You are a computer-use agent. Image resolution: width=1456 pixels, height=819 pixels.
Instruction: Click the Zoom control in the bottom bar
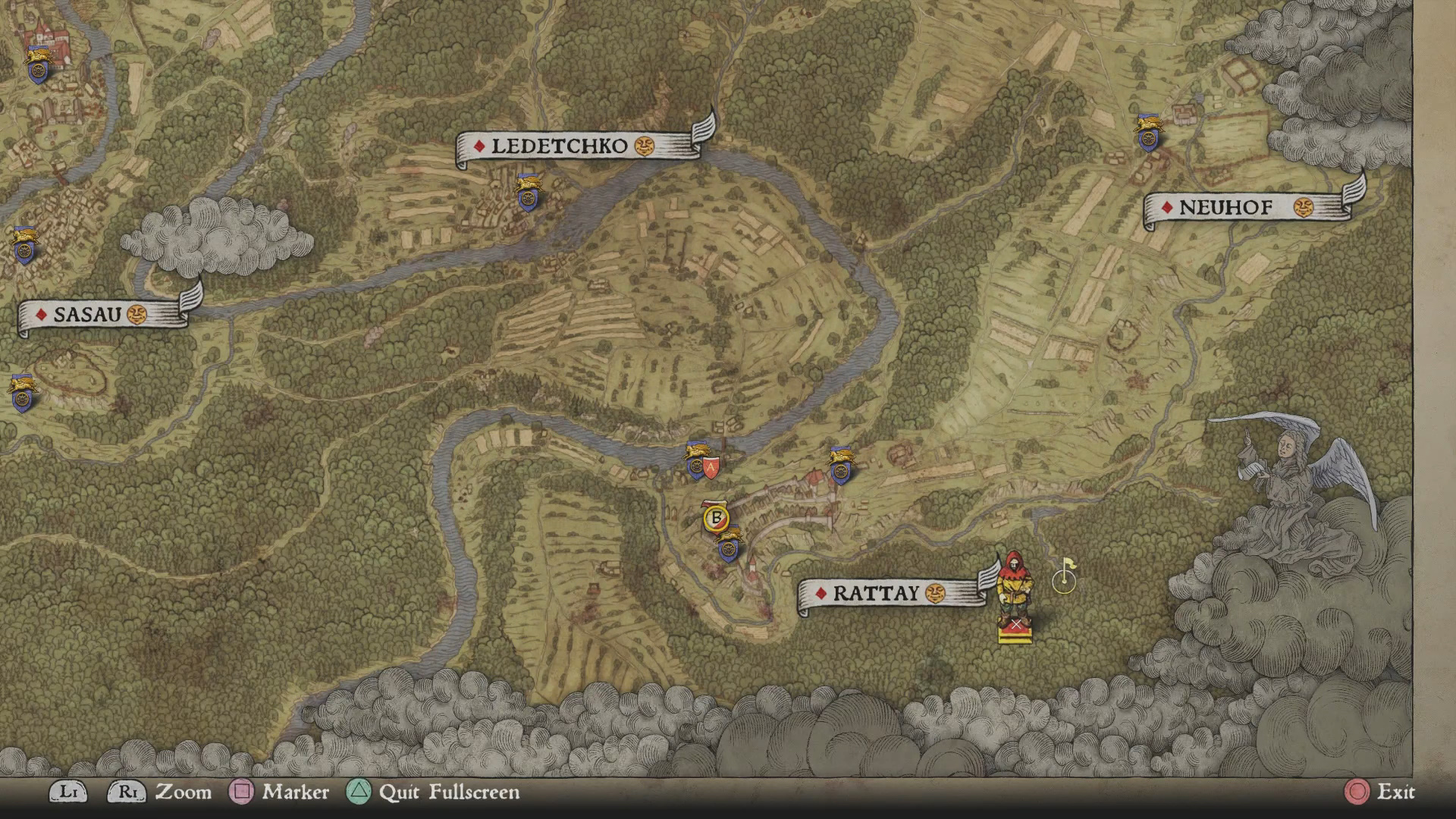(184, 793)
